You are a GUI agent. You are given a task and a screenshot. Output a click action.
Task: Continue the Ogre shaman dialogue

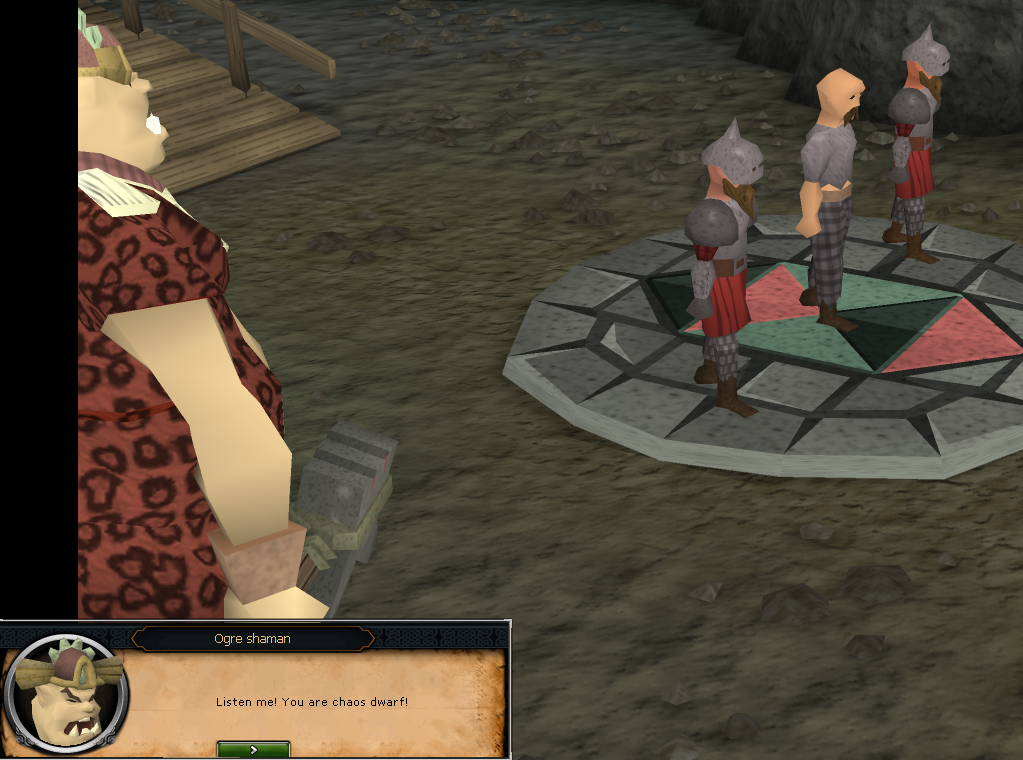pos(253,749)
